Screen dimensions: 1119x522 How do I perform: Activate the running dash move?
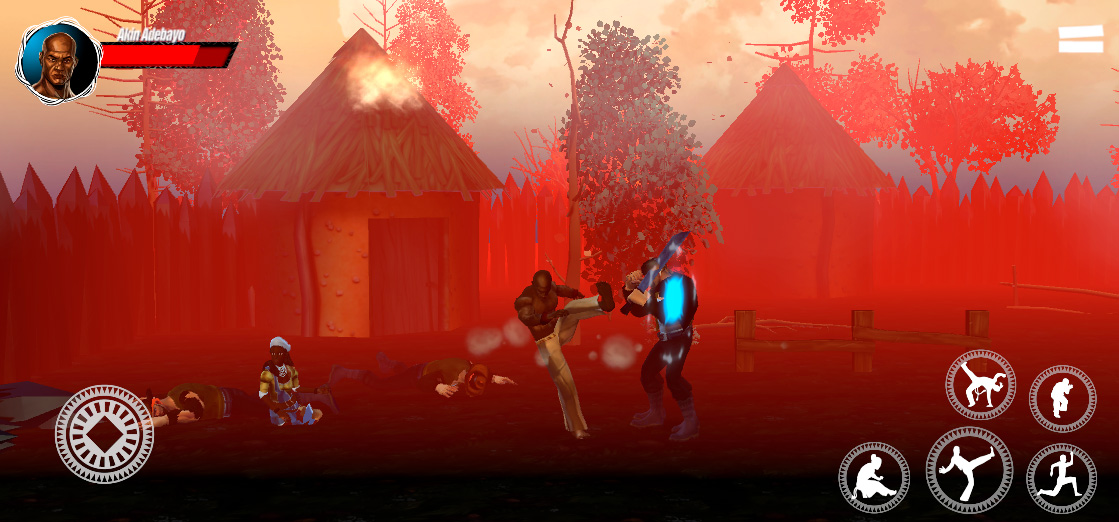1061,477
